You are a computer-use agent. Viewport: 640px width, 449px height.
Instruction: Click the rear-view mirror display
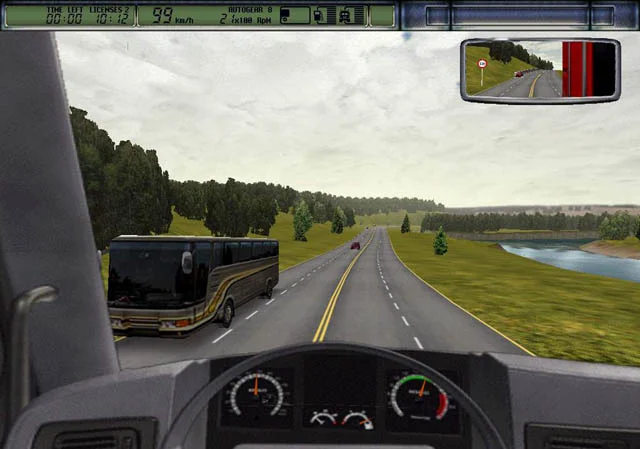540,70
